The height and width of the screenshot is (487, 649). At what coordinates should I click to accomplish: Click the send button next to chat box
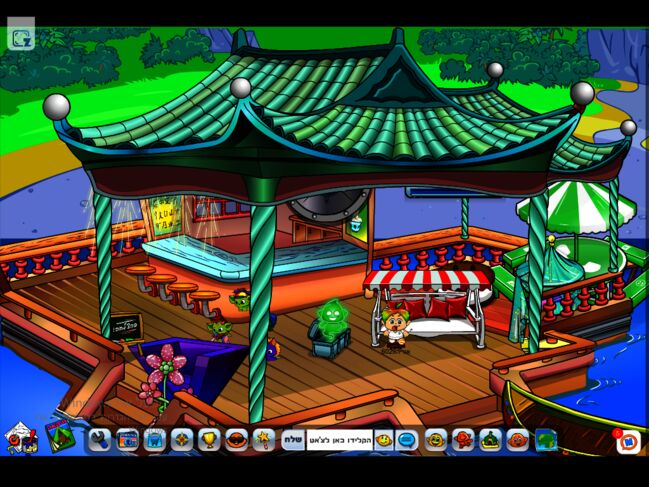tap(292, 439)
